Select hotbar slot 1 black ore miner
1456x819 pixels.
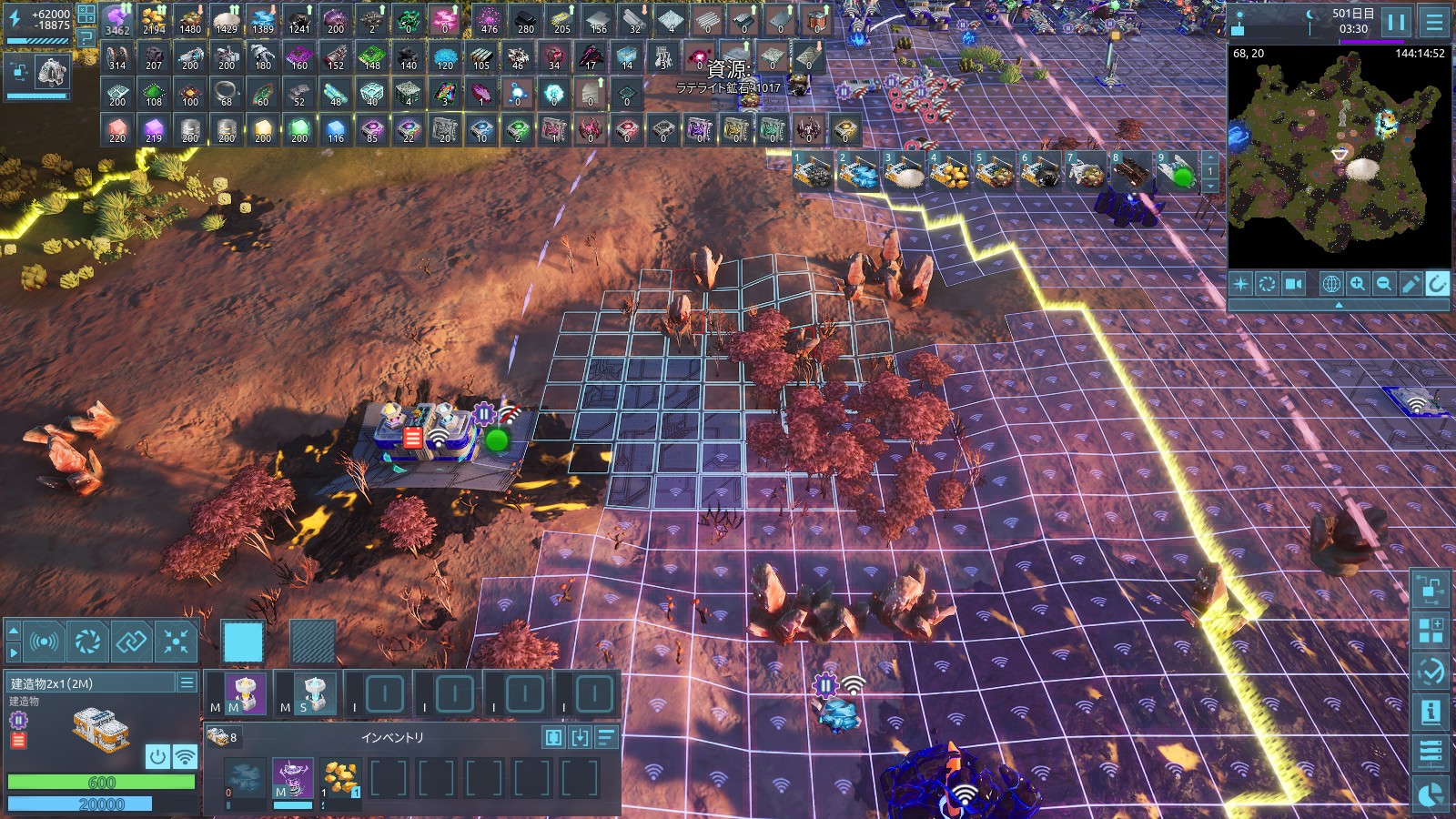click(813, 171)
